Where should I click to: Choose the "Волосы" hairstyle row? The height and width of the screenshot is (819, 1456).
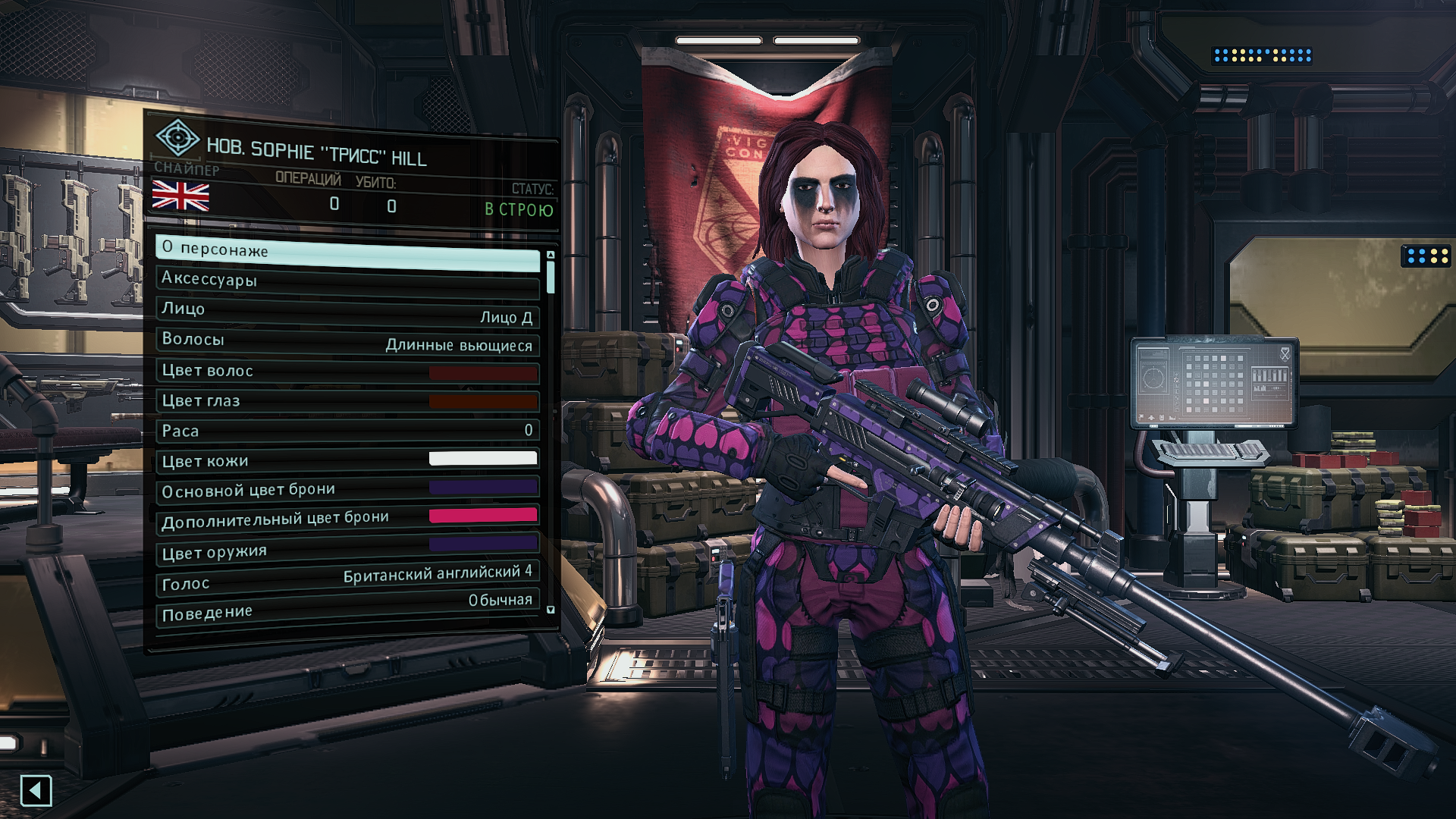point(347,341)
